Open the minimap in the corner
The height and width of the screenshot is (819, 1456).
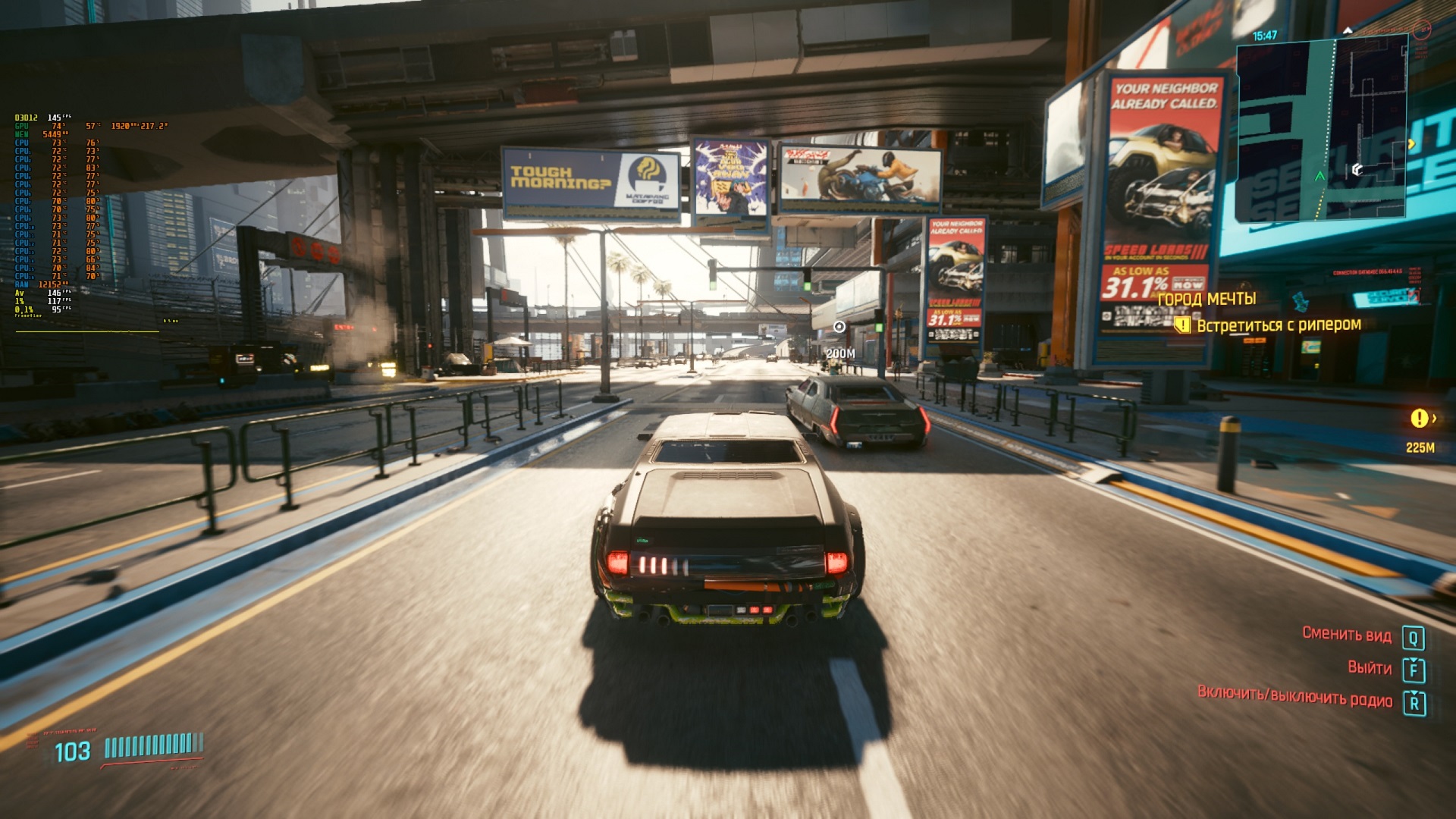1323,127
